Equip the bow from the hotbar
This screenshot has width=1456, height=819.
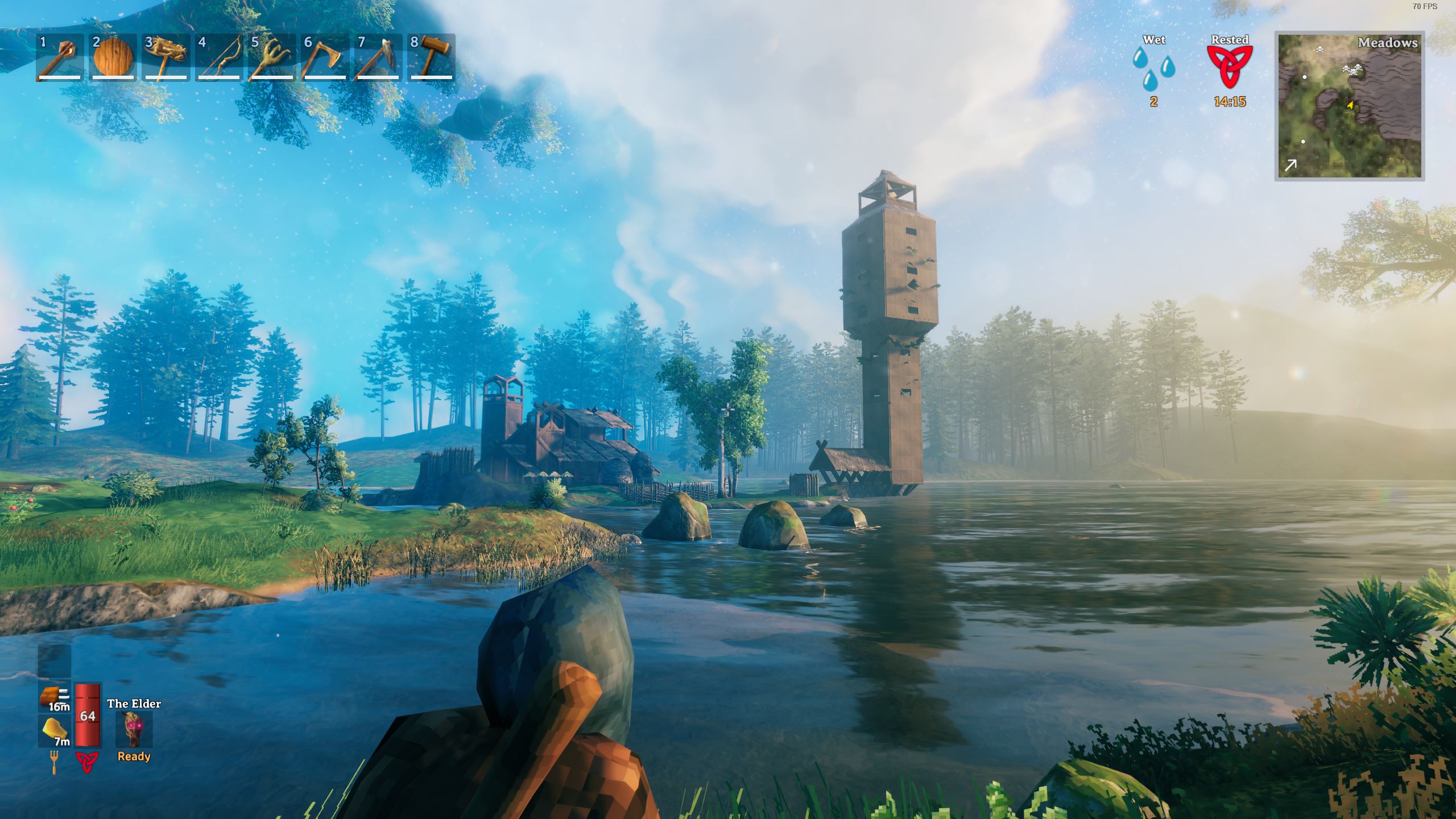point(219,57)
